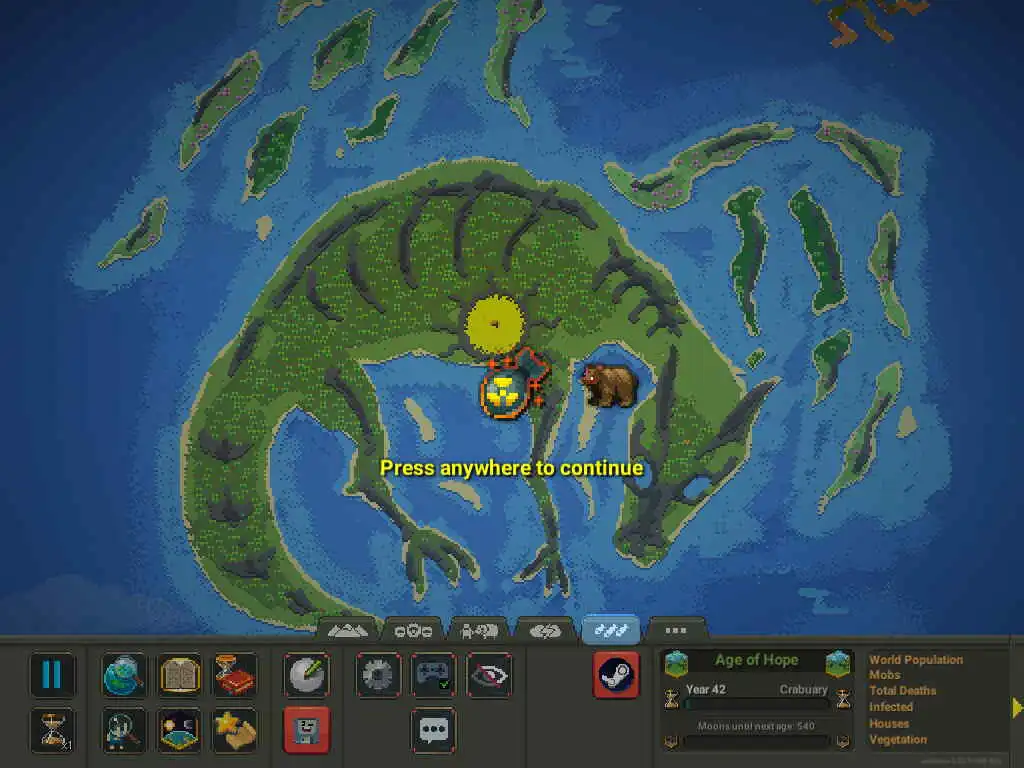Open settings via the gear icon
Screen dimensions: 1024x768
pos(378,675)
